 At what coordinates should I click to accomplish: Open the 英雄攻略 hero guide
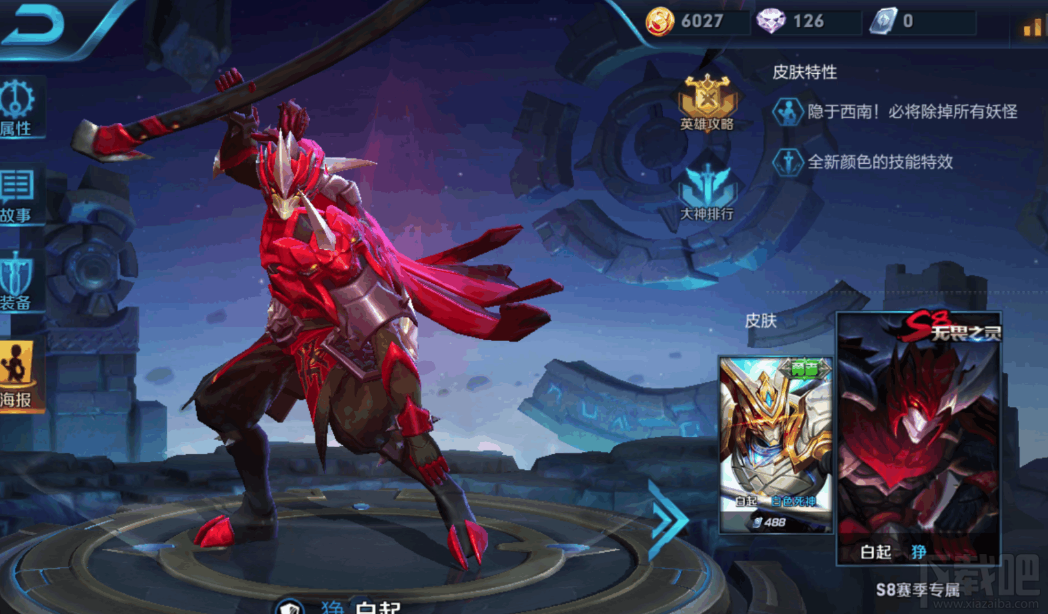point(708,104)
